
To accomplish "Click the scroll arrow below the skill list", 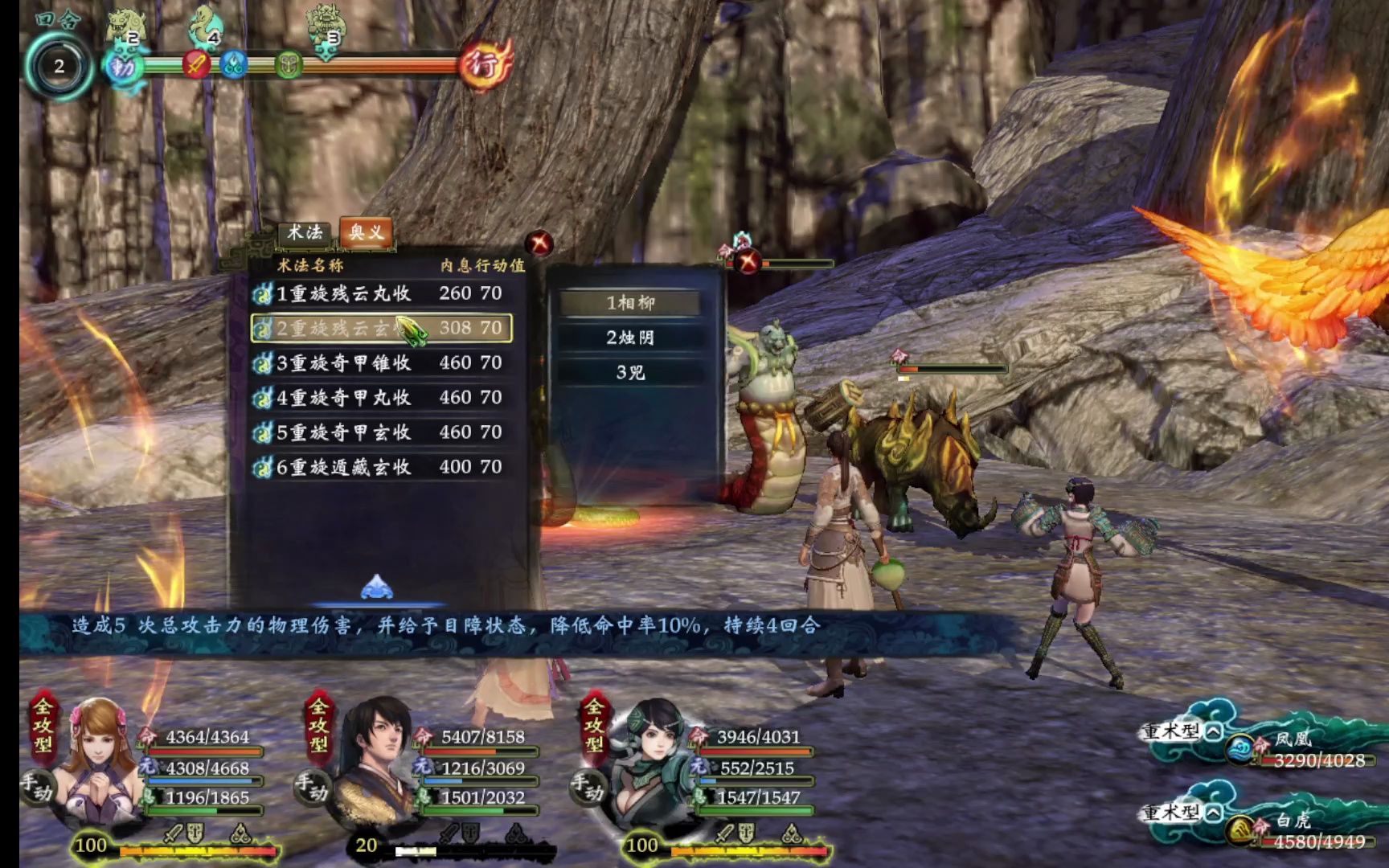I will coord(376,588).
